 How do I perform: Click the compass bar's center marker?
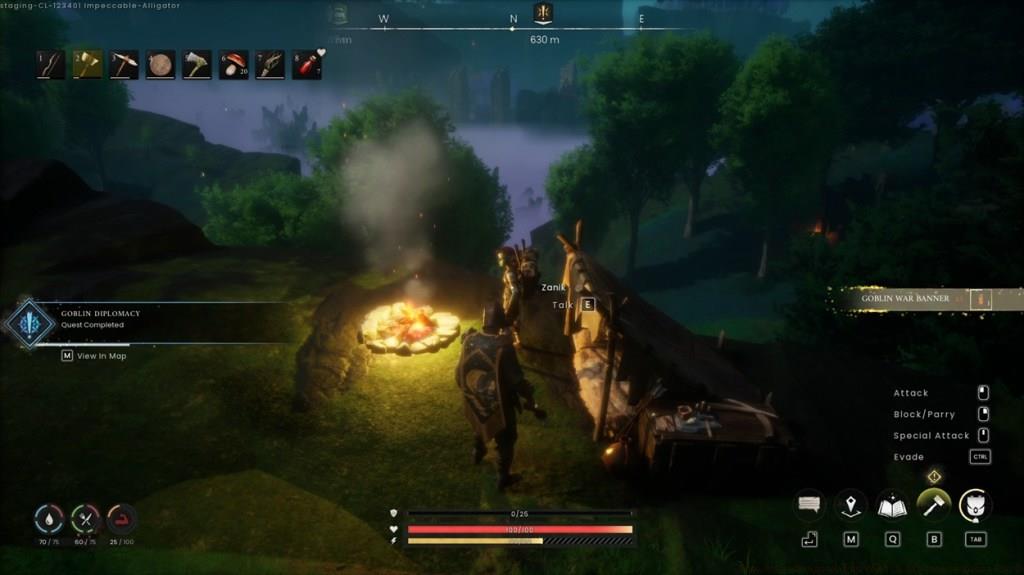pos(543,14)
